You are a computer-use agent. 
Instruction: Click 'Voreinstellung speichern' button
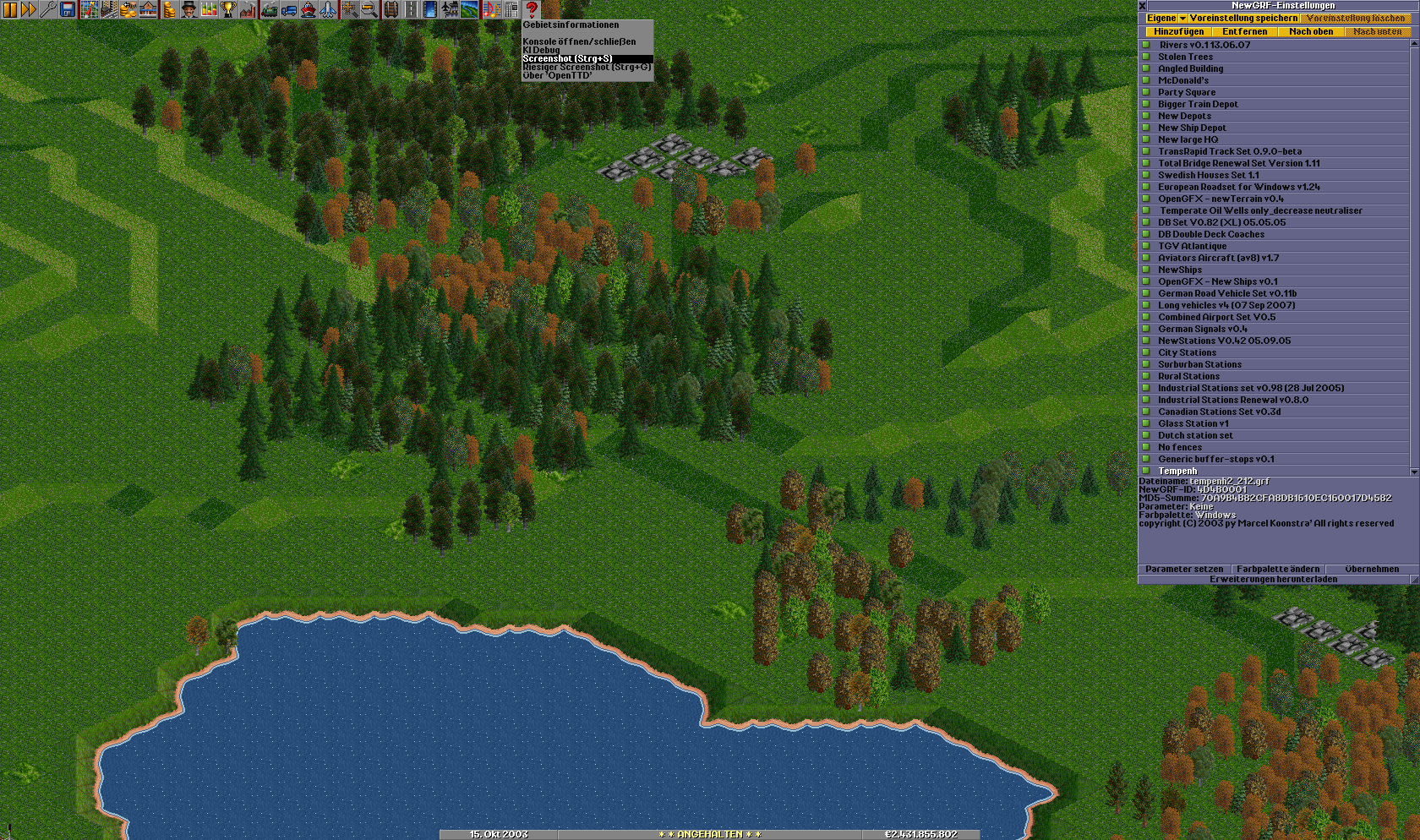[x=1243, y=19]
